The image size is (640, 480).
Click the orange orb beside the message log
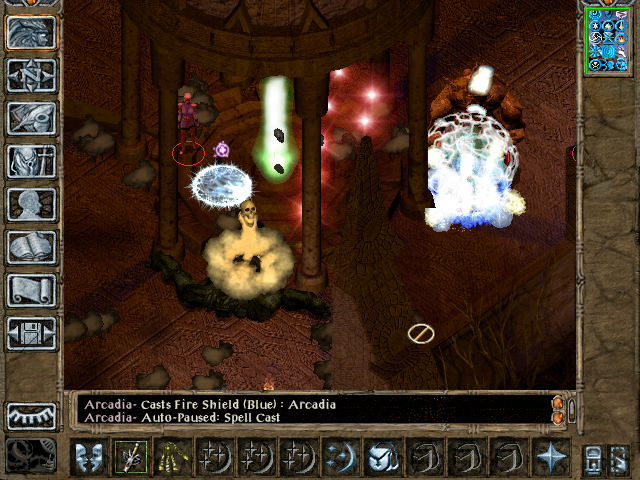tap(558, 404)
